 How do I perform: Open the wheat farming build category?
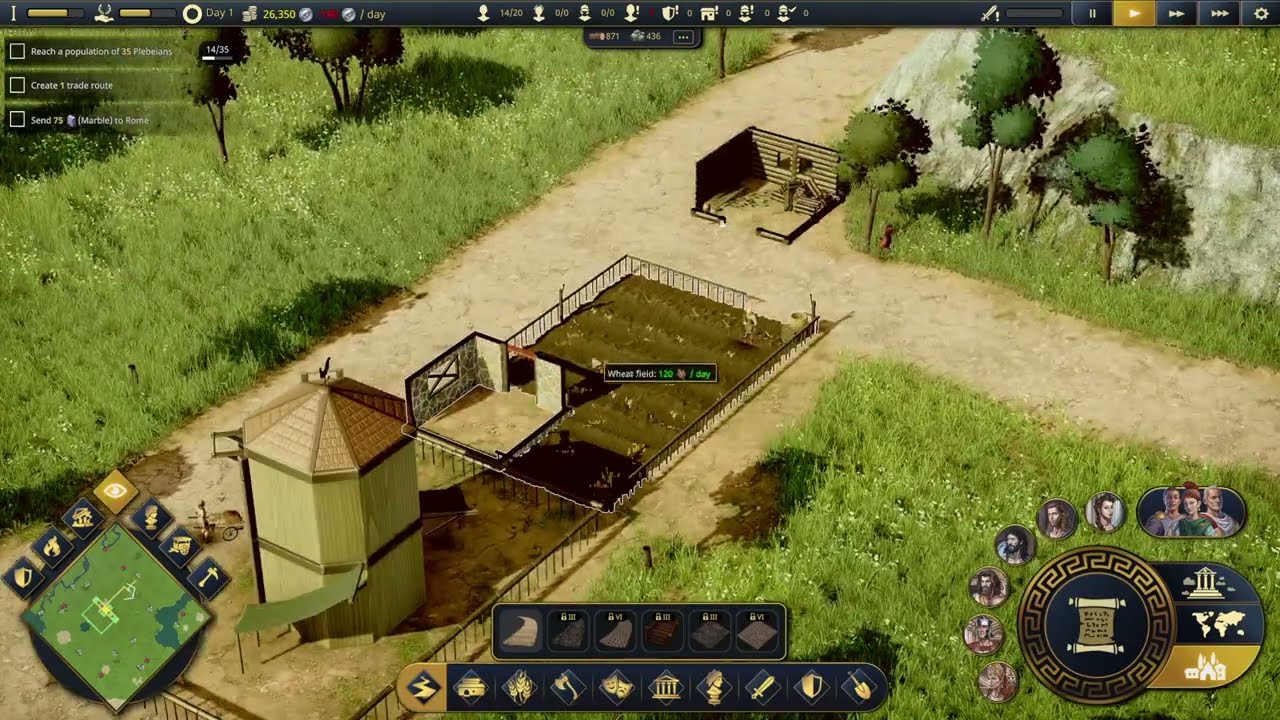[x=519, y=688]
